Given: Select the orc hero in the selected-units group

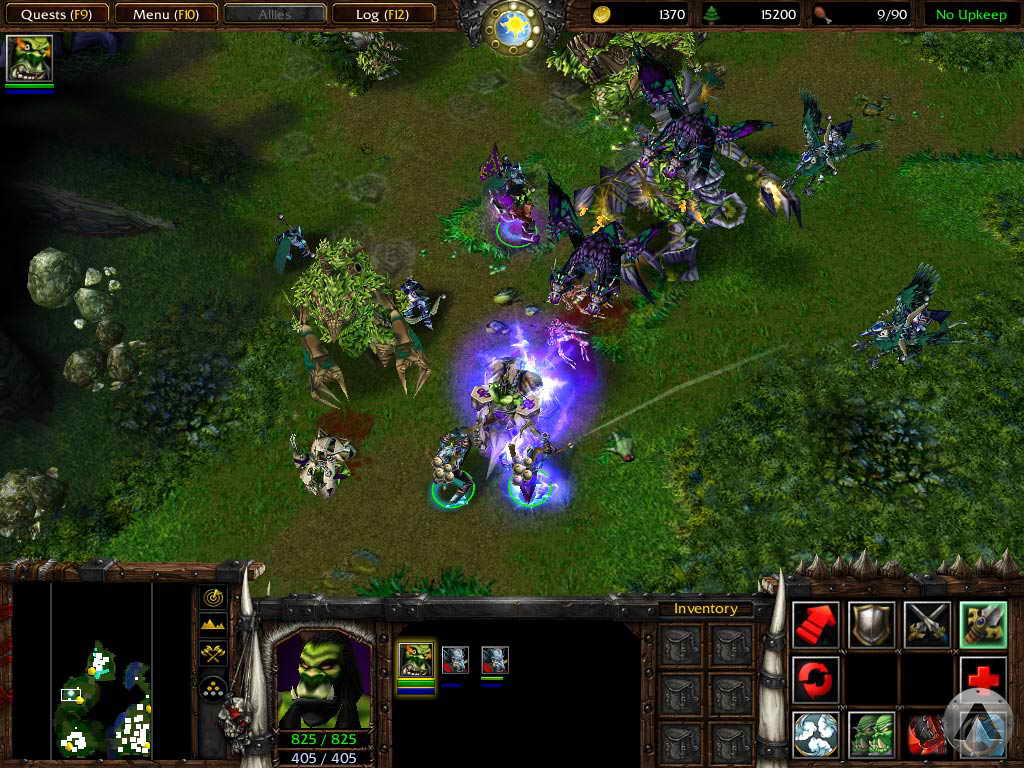Looking at the screenshot, I should point(416,659).
